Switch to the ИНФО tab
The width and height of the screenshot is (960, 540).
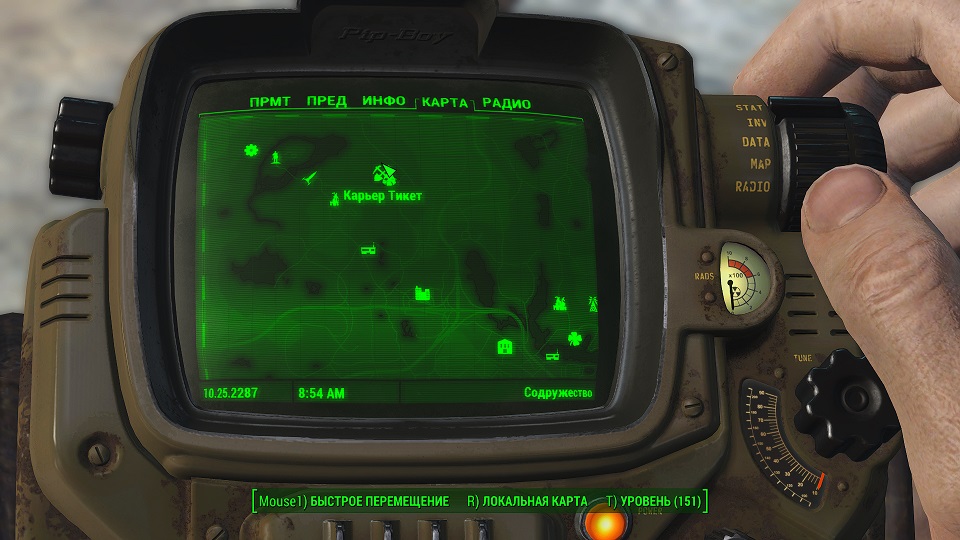click(x=384, y=102)
